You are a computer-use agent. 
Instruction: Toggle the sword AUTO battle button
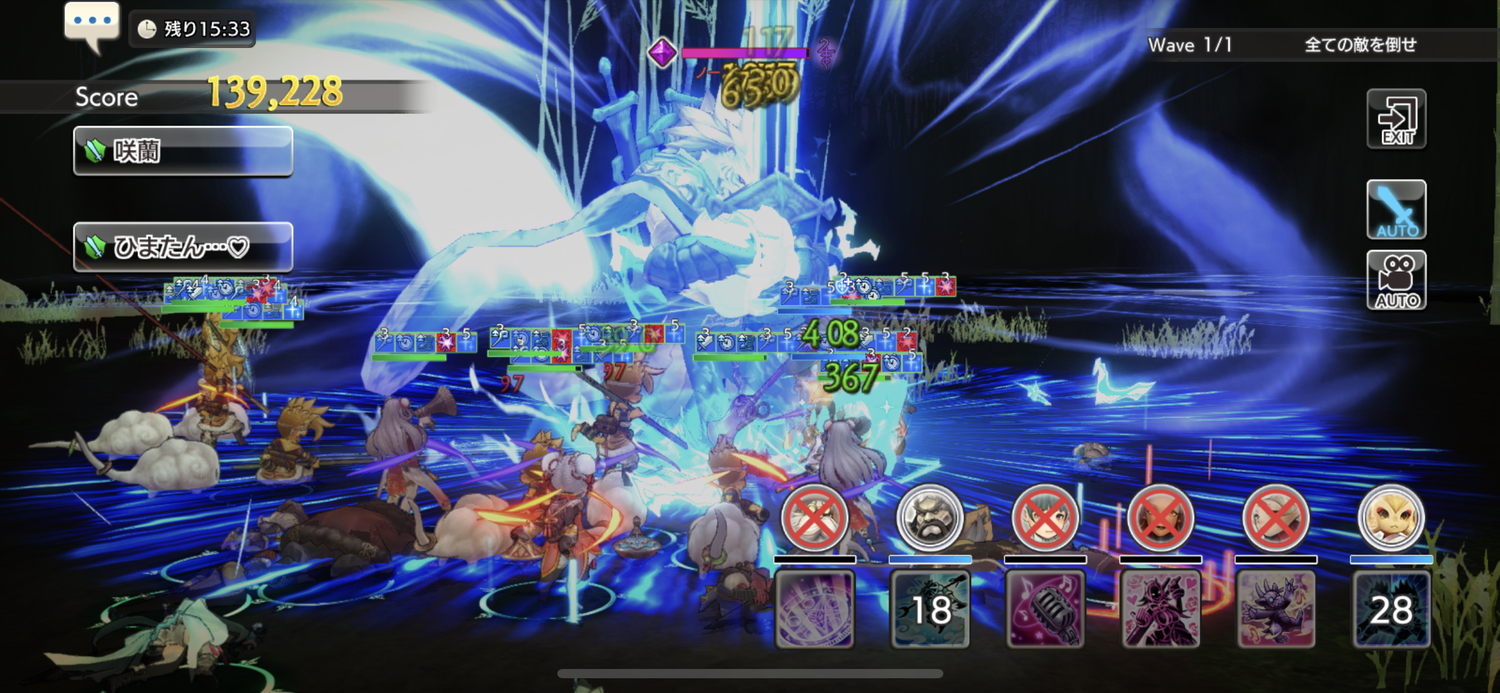click(1397, 210)
